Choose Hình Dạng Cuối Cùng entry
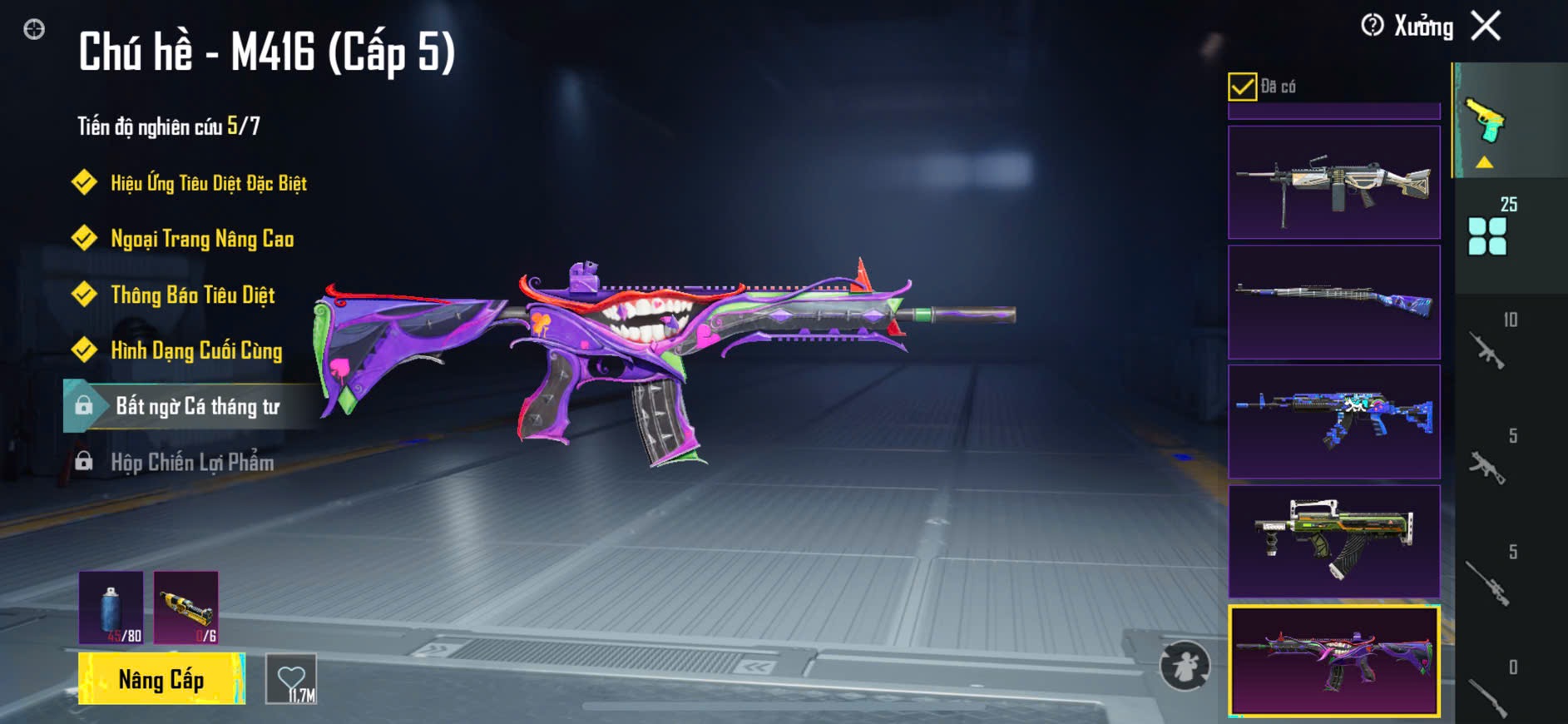1568x724 pixels. (196, 350)
